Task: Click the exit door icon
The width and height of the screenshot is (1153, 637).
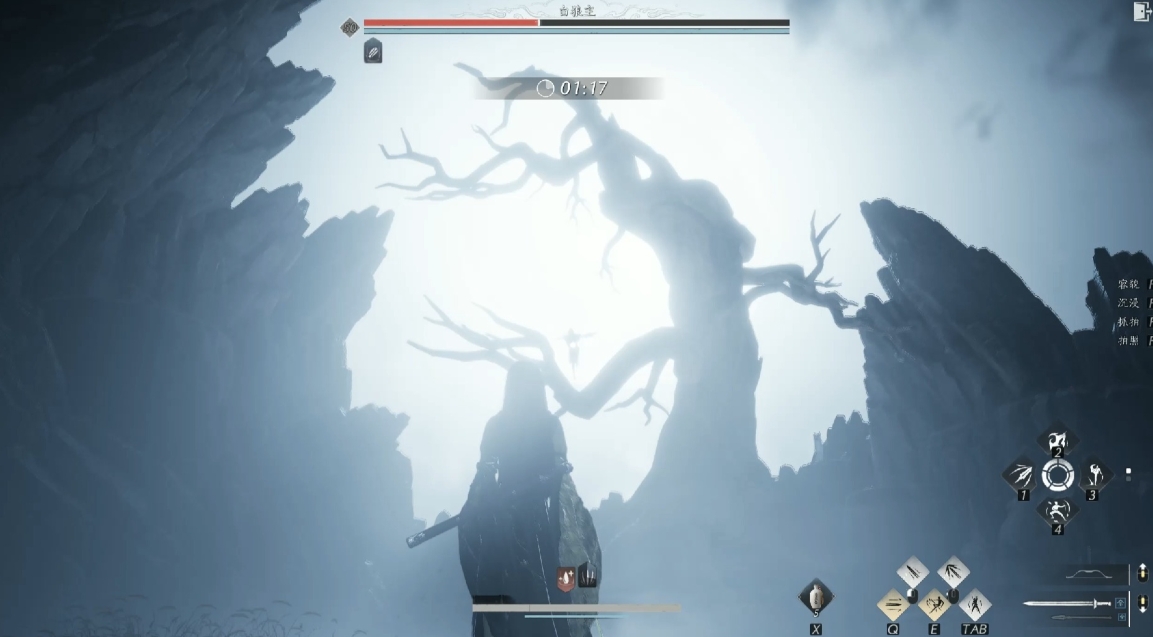Action: pos(1141,11)
